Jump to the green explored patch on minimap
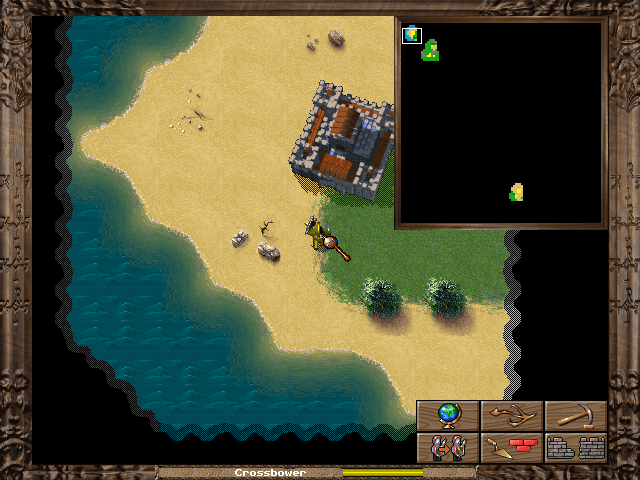This screenshot has width=640, height=480. tap(430, 51)
